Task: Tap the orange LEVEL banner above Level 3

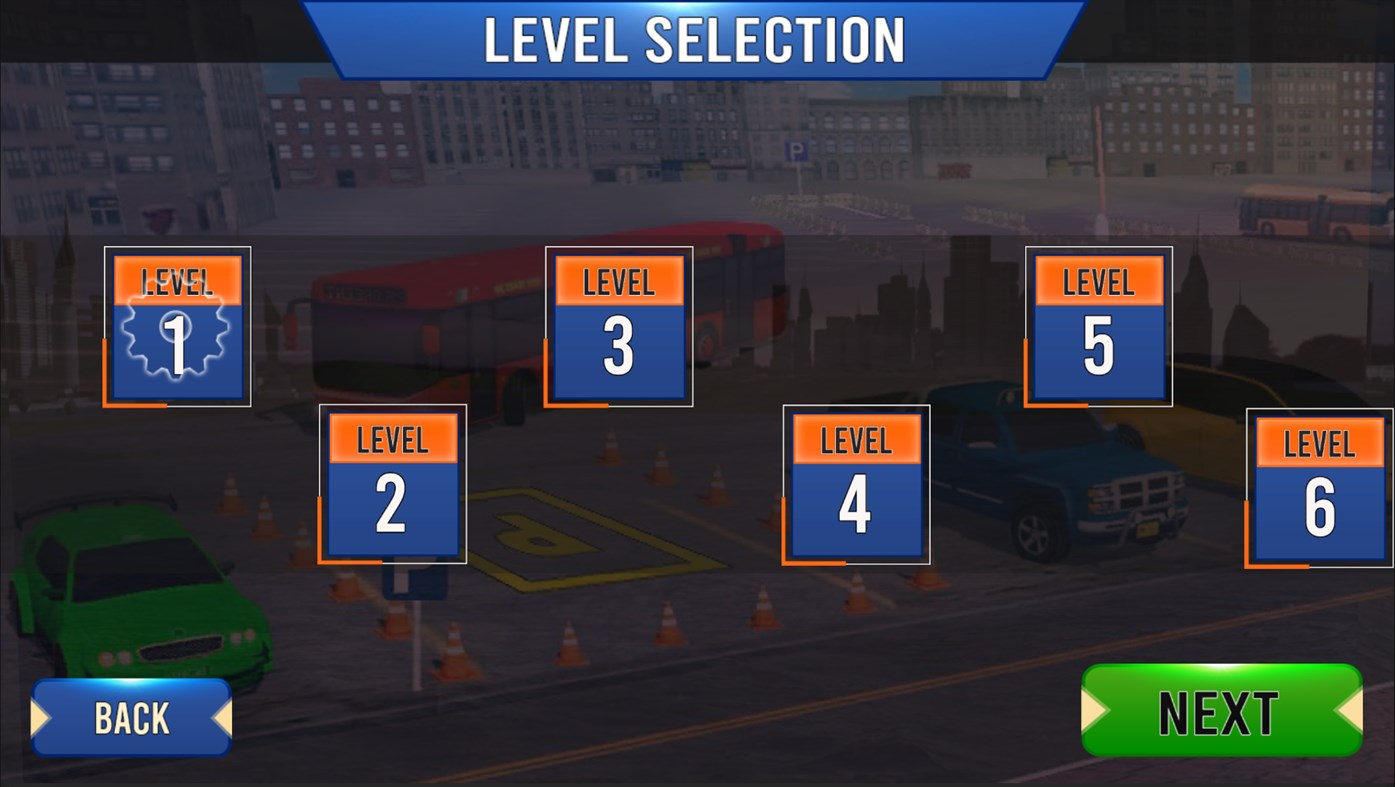Action: (x=617, y=281)
